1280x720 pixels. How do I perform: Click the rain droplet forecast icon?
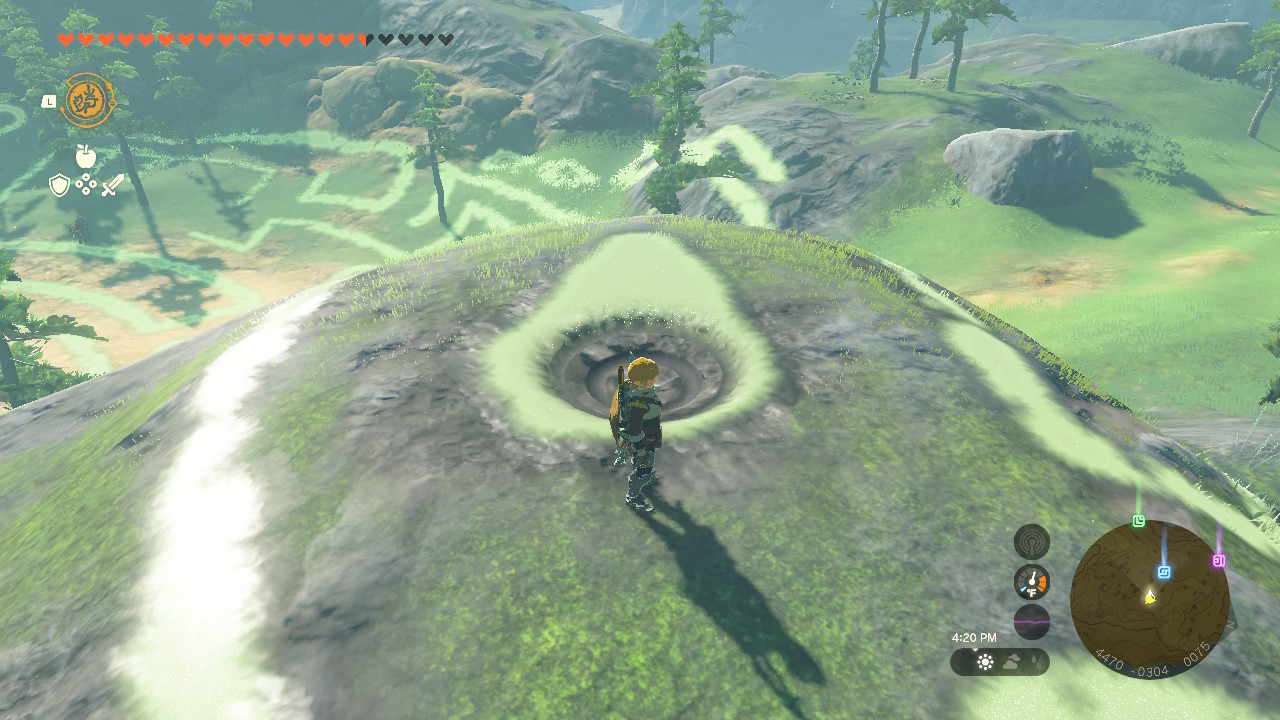[1034, 659]
